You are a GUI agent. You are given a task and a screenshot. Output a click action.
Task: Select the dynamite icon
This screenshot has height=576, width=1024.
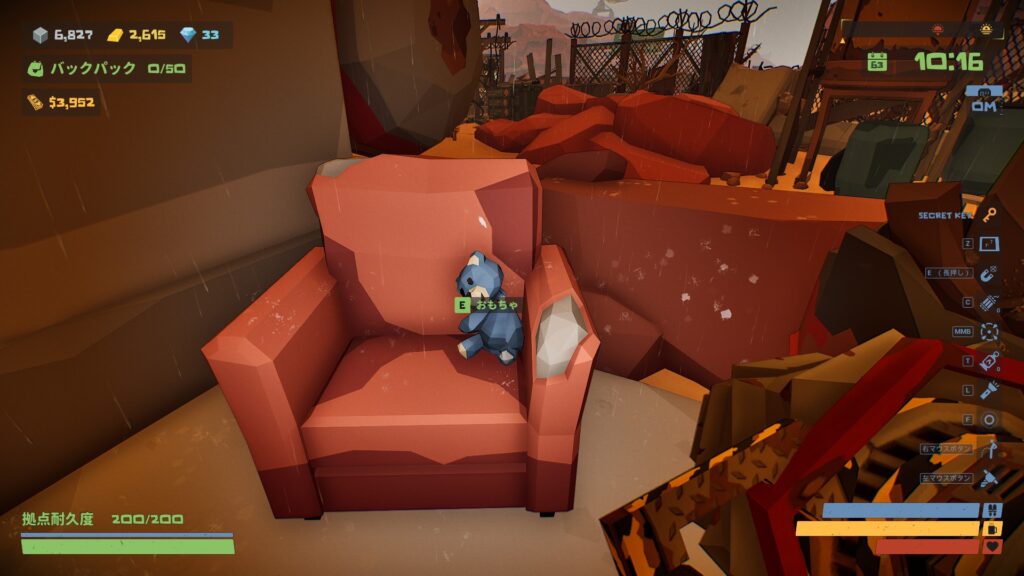(989, 302)
